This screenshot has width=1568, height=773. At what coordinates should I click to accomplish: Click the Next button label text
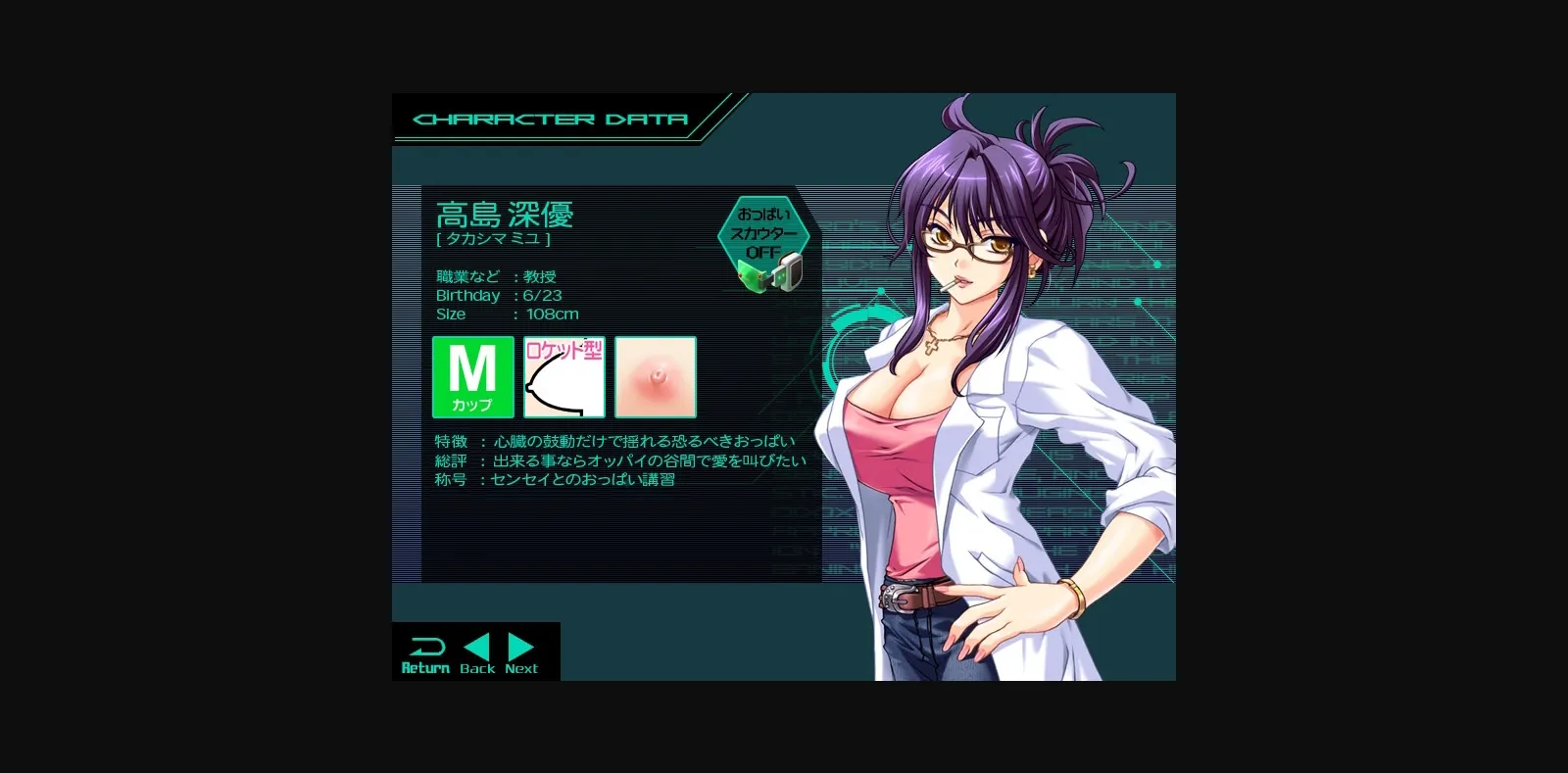tap(520, 667)
